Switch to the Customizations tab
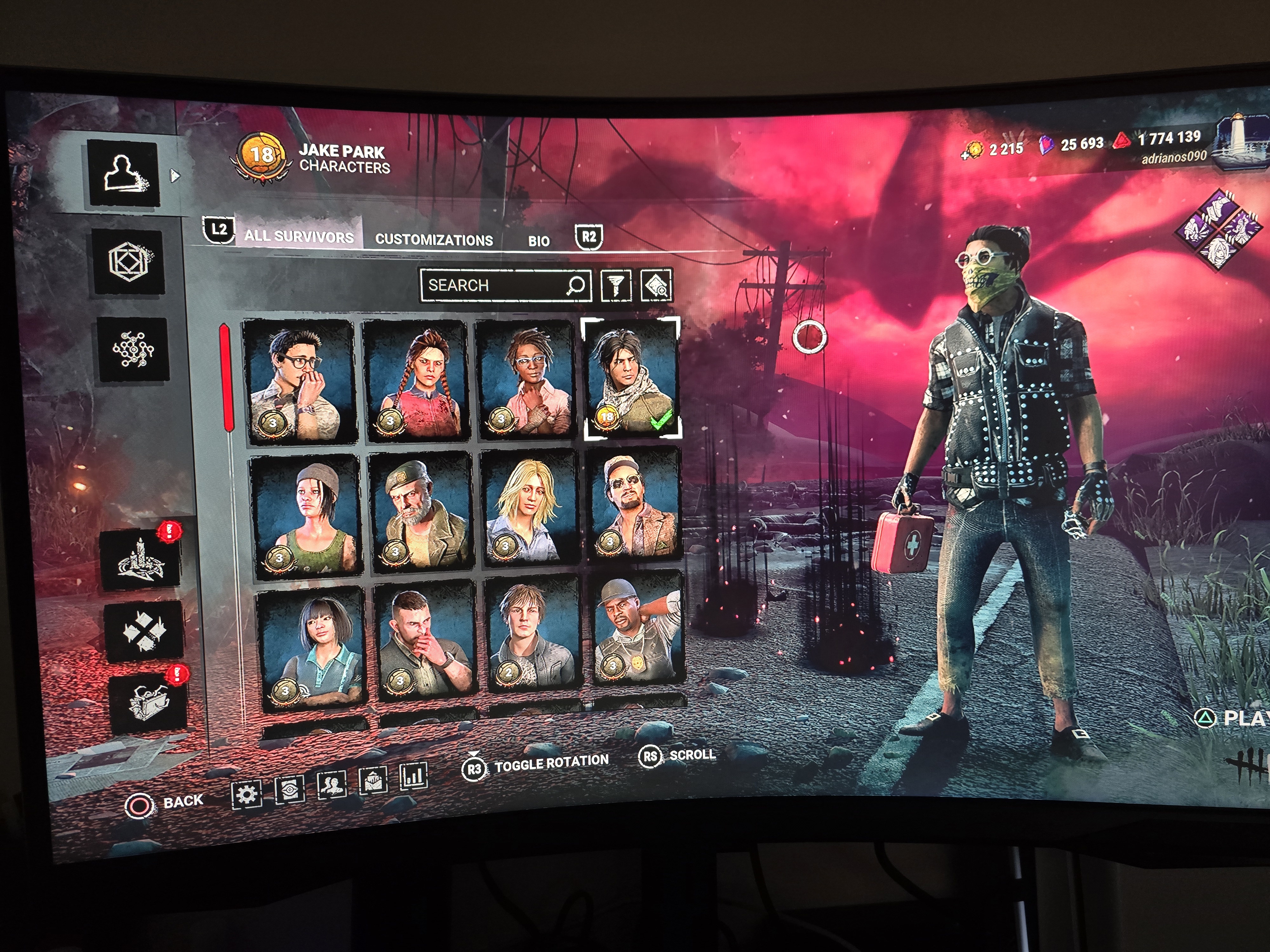Screen dimensions: 1270x952 click(x=433, y=240)
